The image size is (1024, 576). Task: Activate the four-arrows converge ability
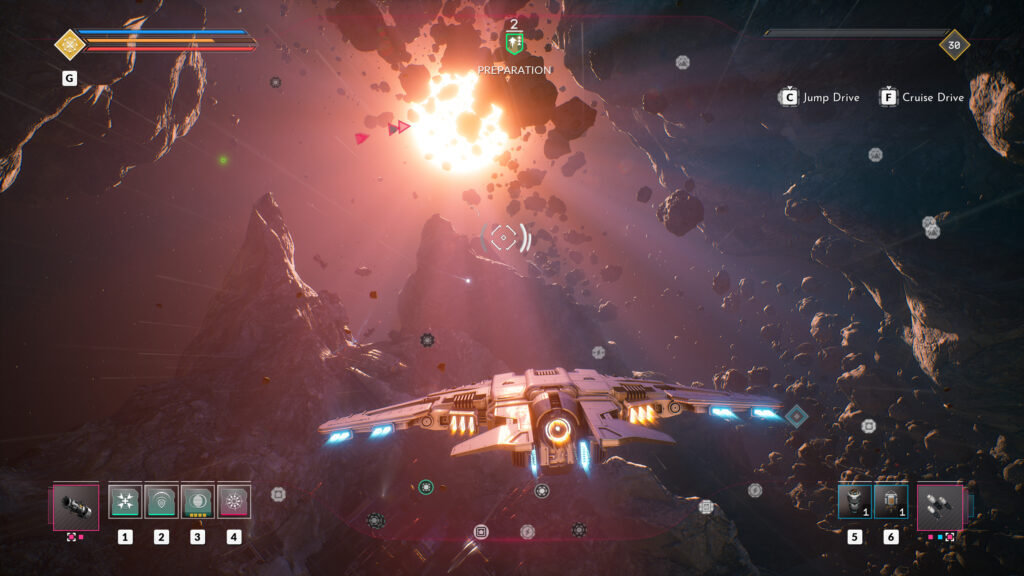tap(125, 501)
